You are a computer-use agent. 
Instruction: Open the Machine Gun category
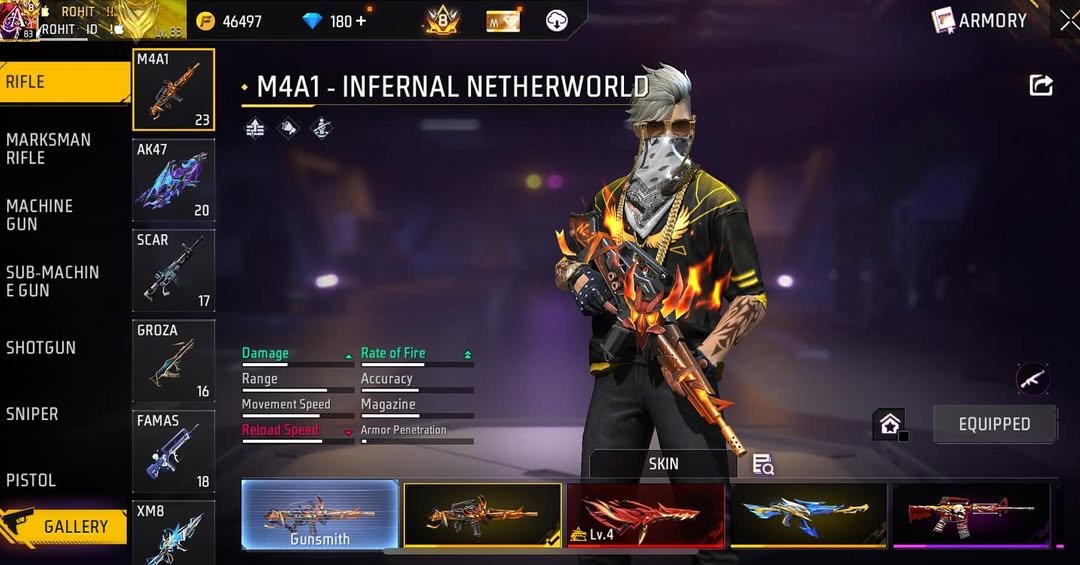(x=40, y=214)
